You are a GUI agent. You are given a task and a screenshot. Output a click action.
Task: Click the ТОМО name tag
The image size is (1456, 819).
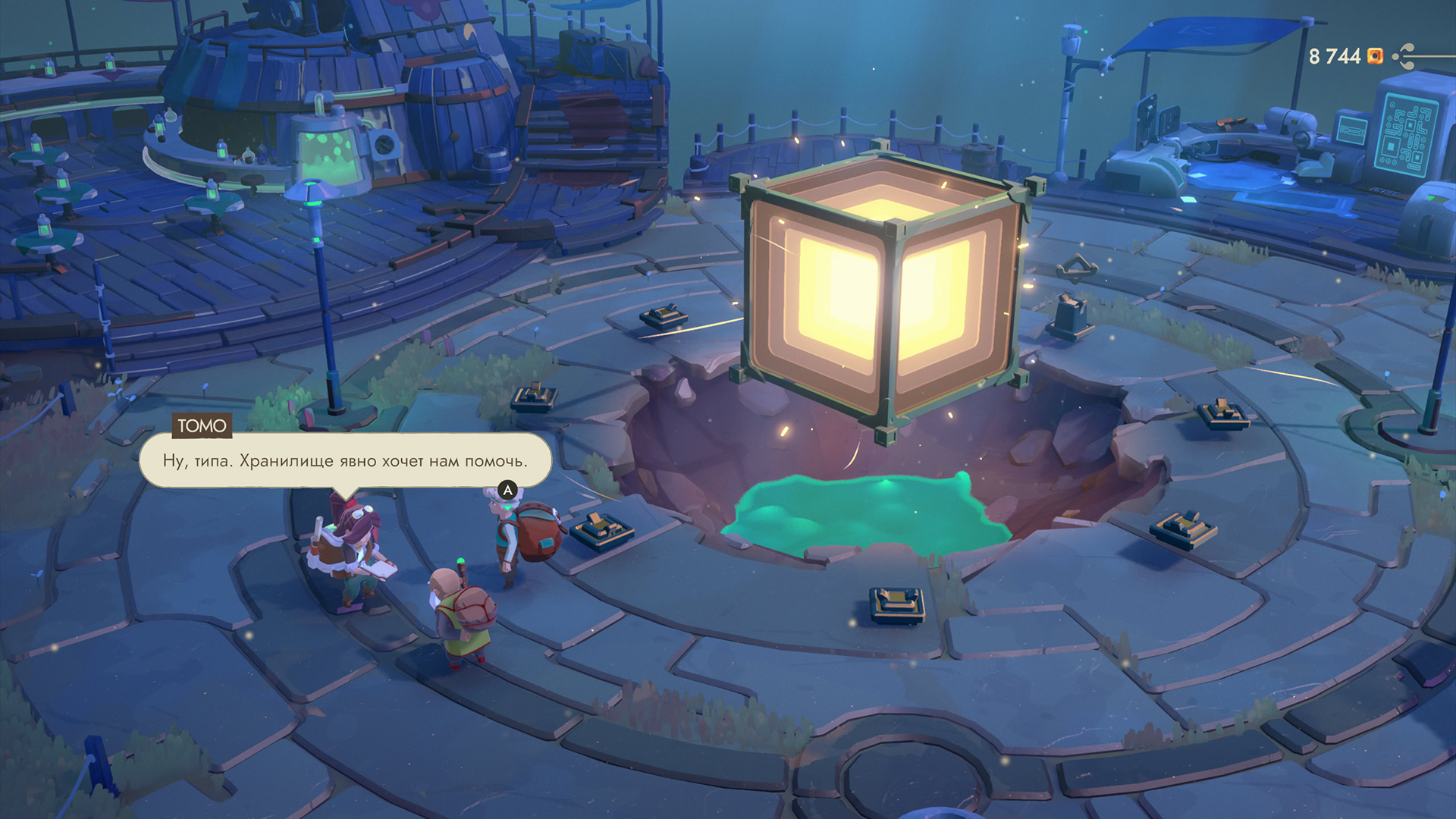click(200, 426)
